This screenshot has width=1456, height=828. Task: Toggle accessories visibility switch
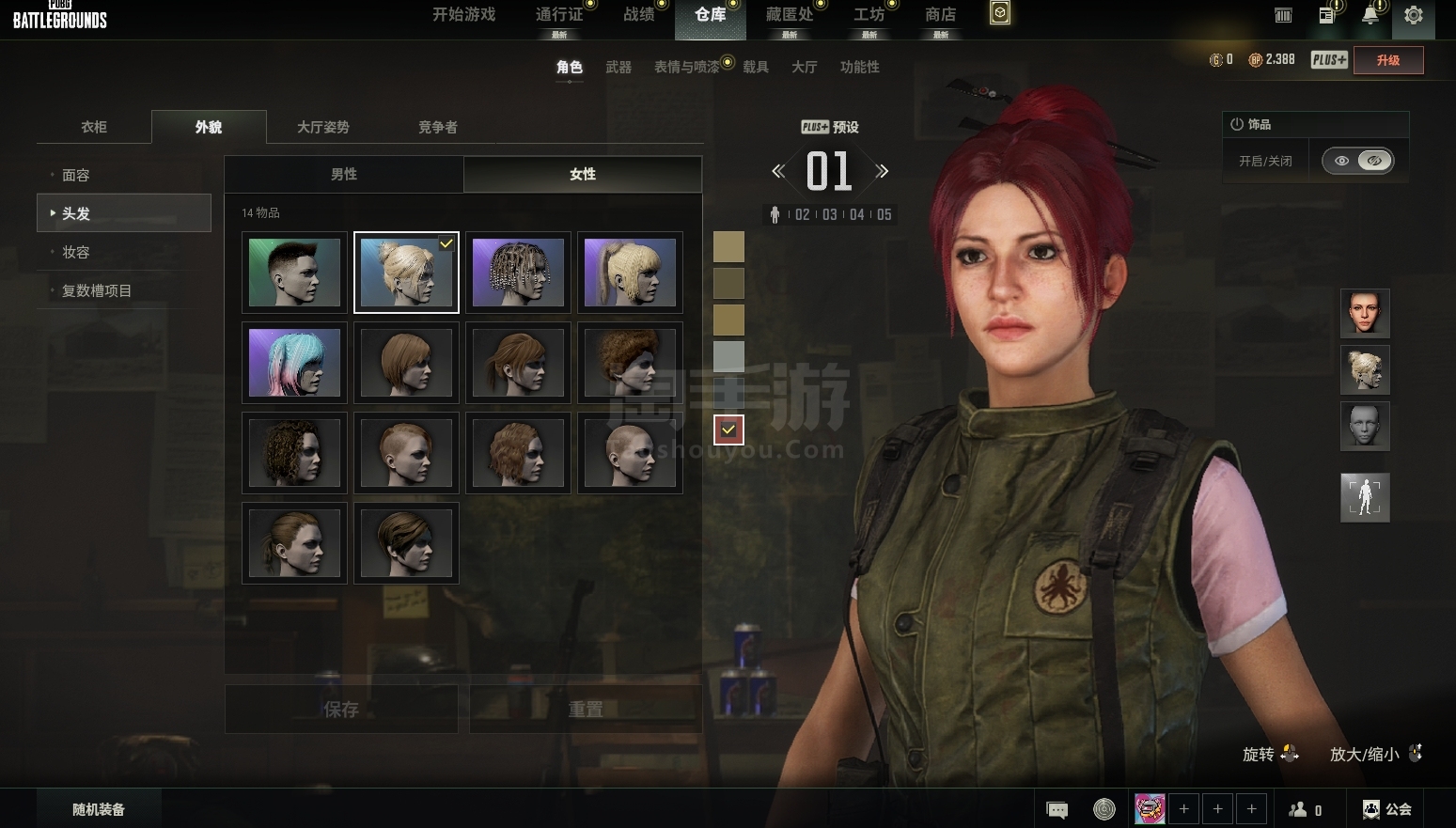[x=1357, y=161]
